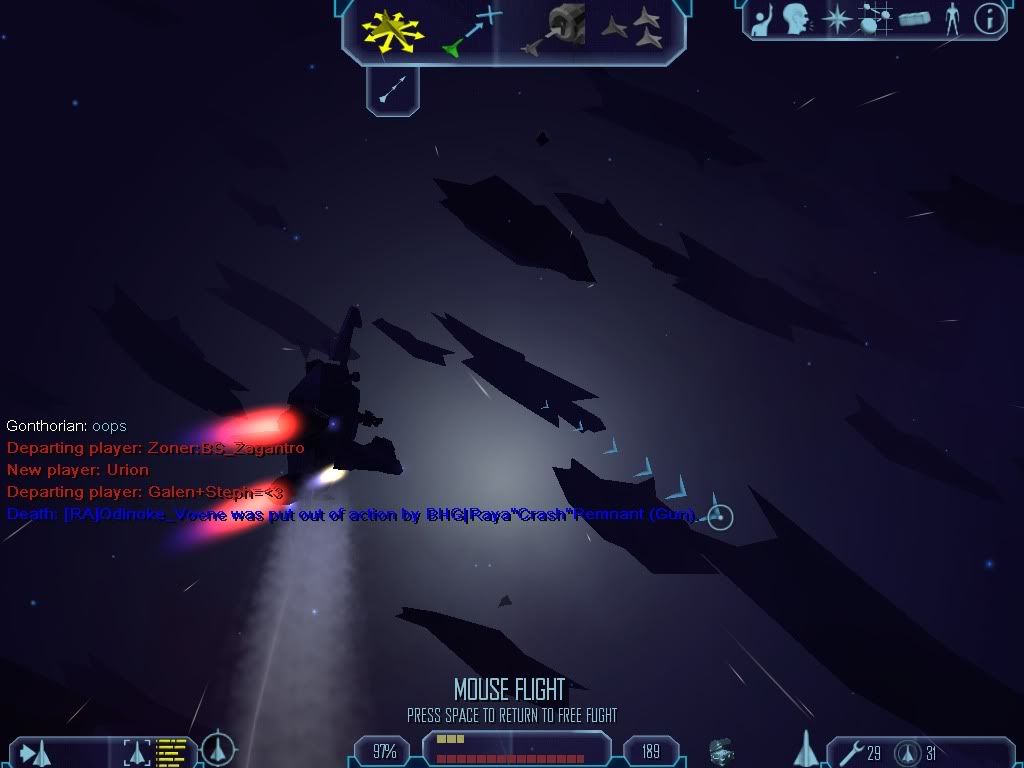Select the circled ship icon bottom left
This screenshot has height=768, width=1024.
point(218,749)
